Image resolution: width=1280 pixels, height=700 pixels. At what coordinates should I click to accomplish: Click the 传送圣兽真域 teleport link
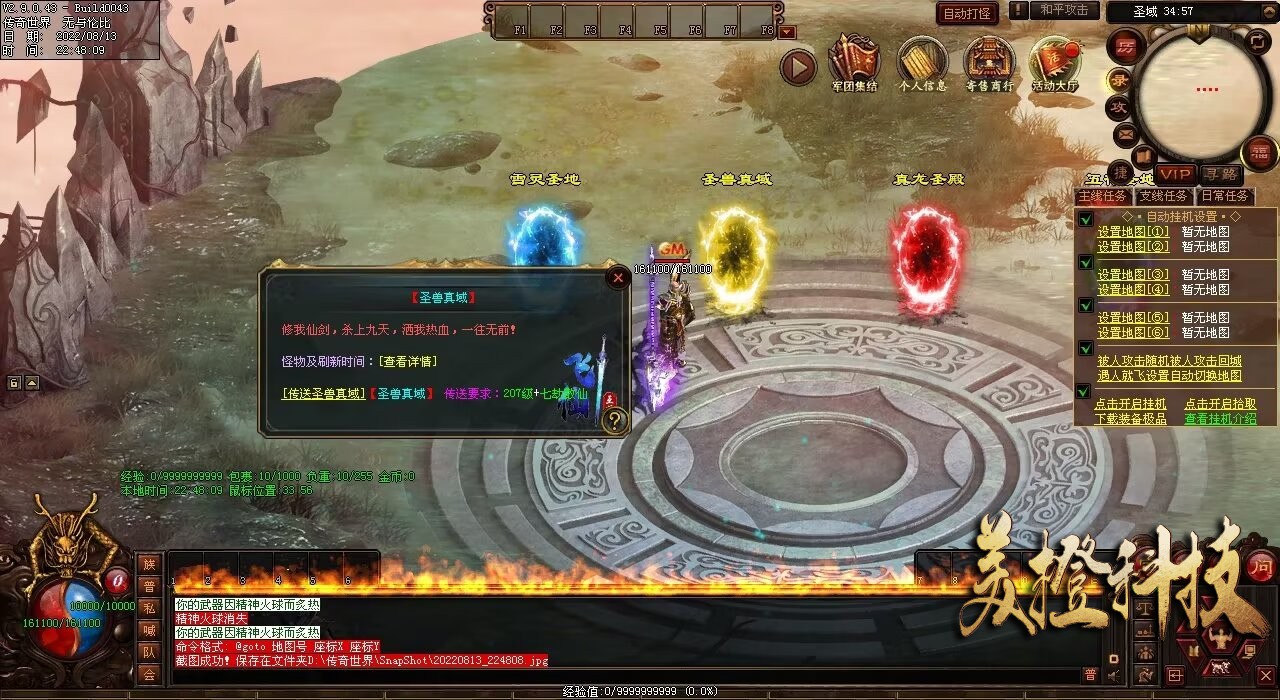324,394
